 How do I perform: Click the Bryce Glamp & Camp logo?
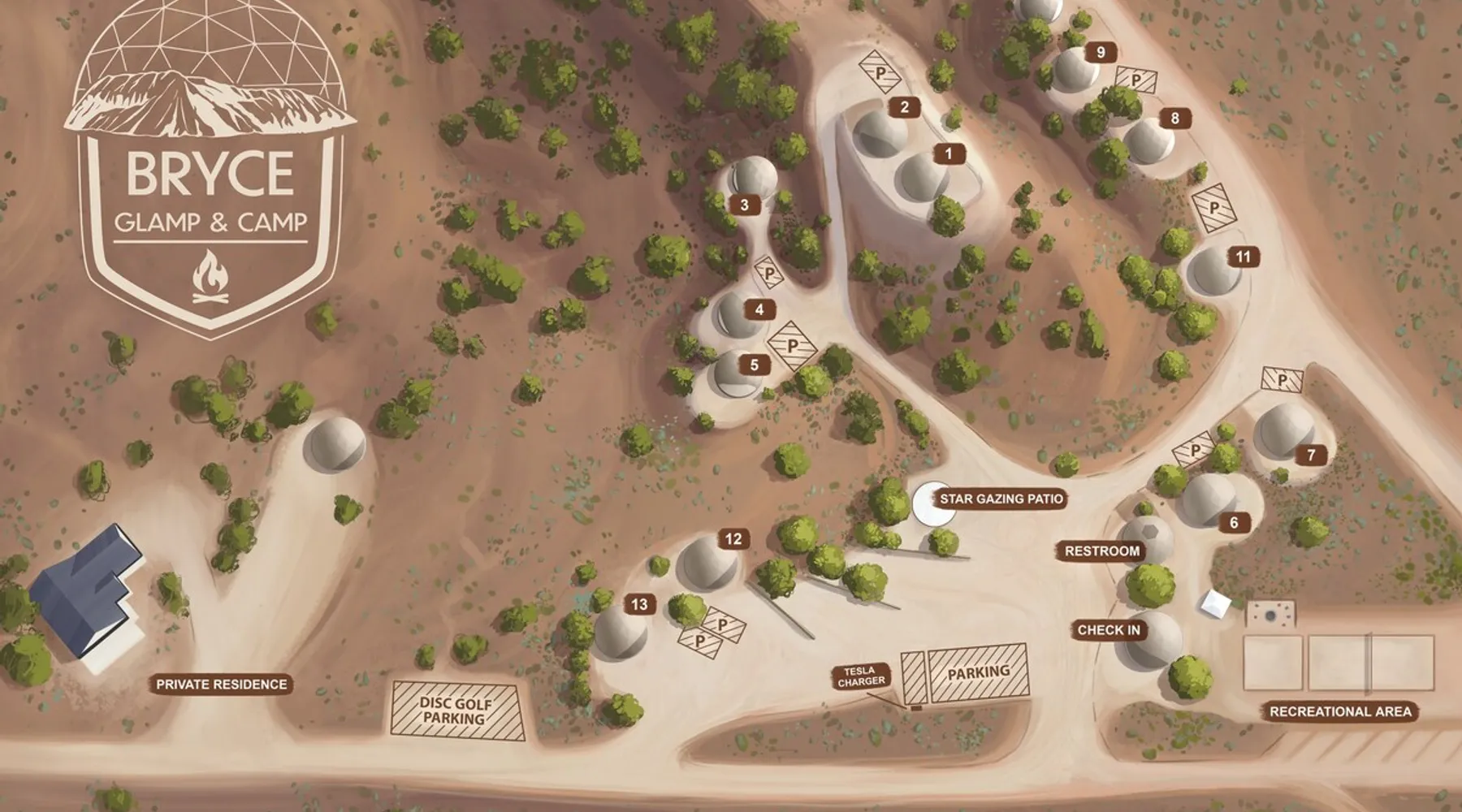click(210, 171)
